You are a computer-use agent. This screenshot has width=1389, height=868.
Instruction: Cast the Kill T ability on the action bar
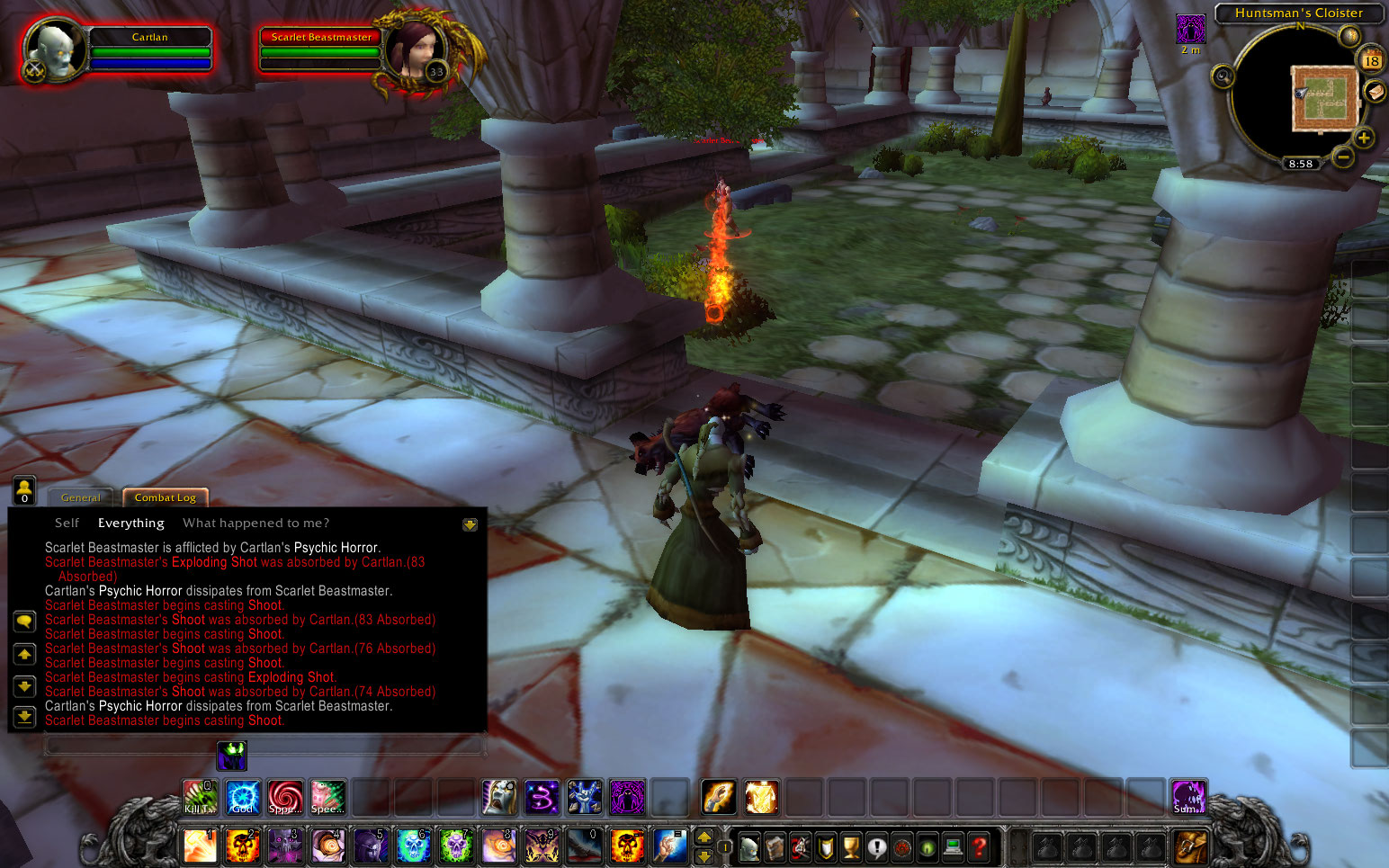200,796
